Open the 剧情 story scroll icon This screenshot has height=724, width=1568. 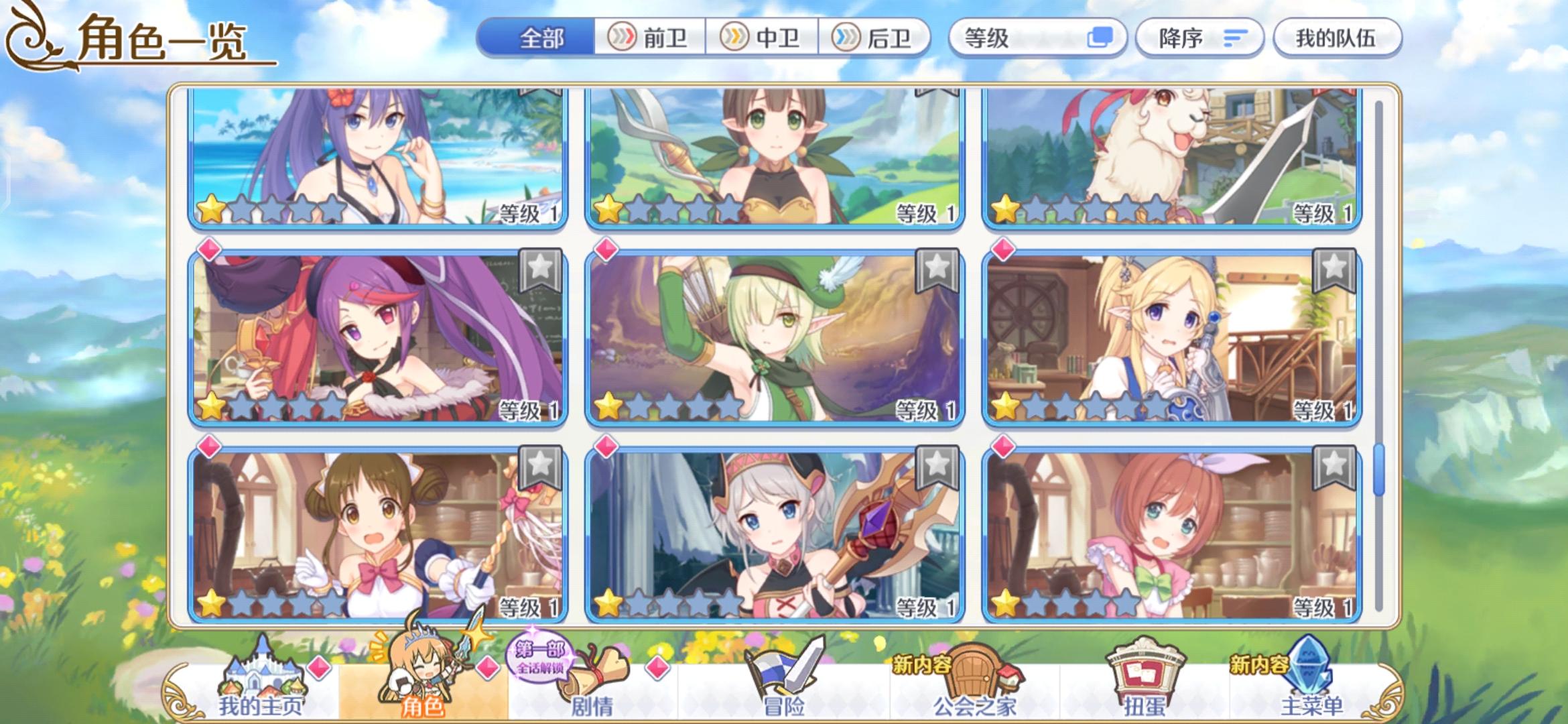(590, 677)
